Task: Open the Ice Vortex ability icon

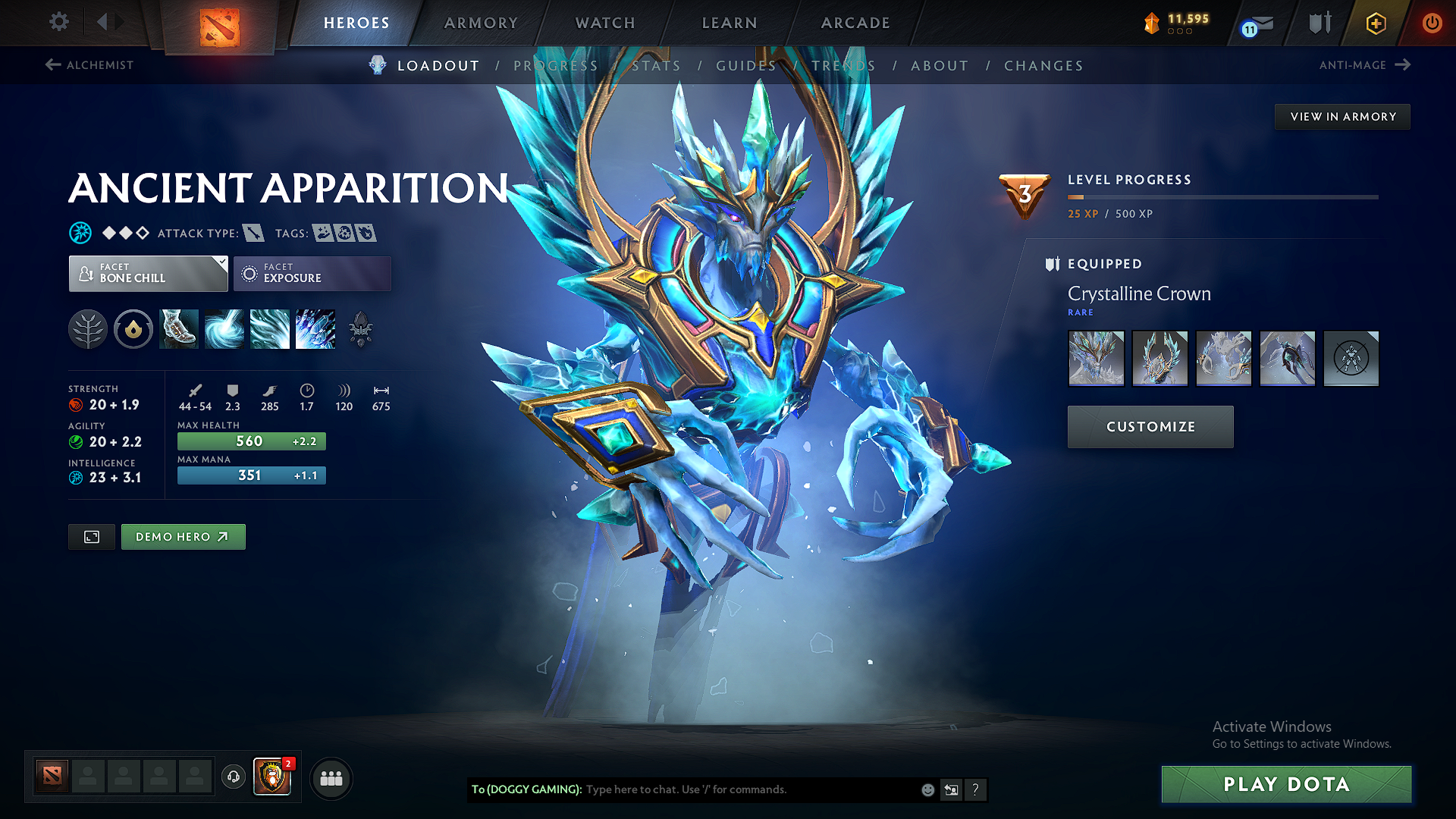Action: point(224,329)
